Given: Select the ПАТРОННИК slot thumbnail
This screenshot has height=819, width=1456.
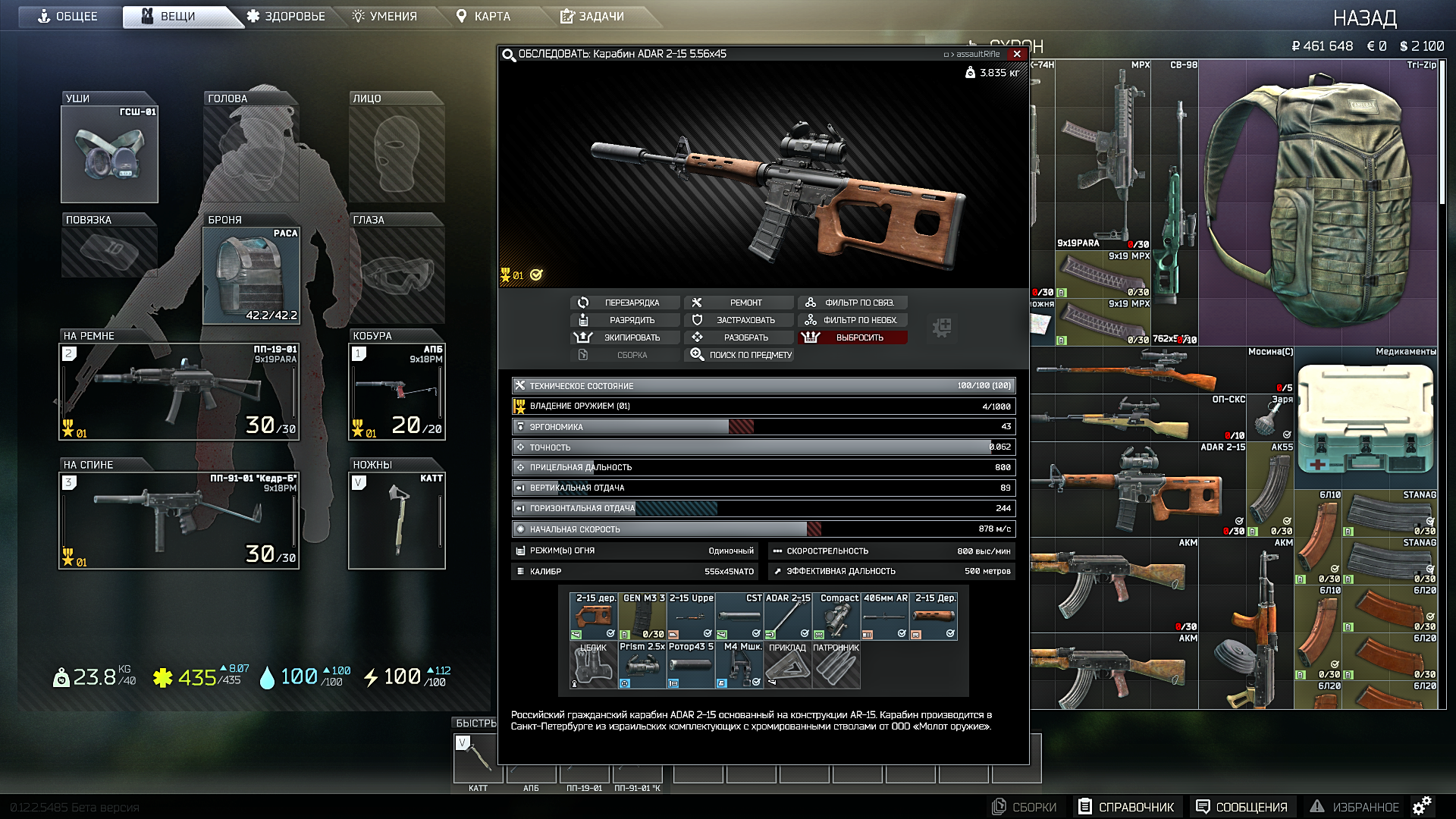Looking at the screenshot, I should (837, 664).
